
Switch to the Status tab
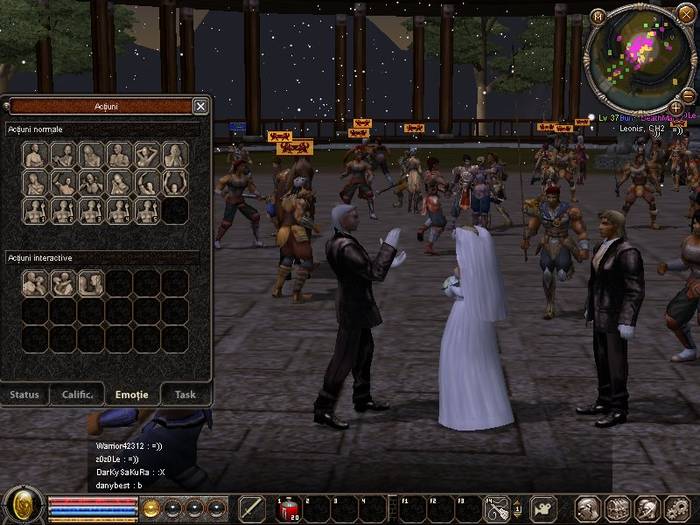pos(25,394)
